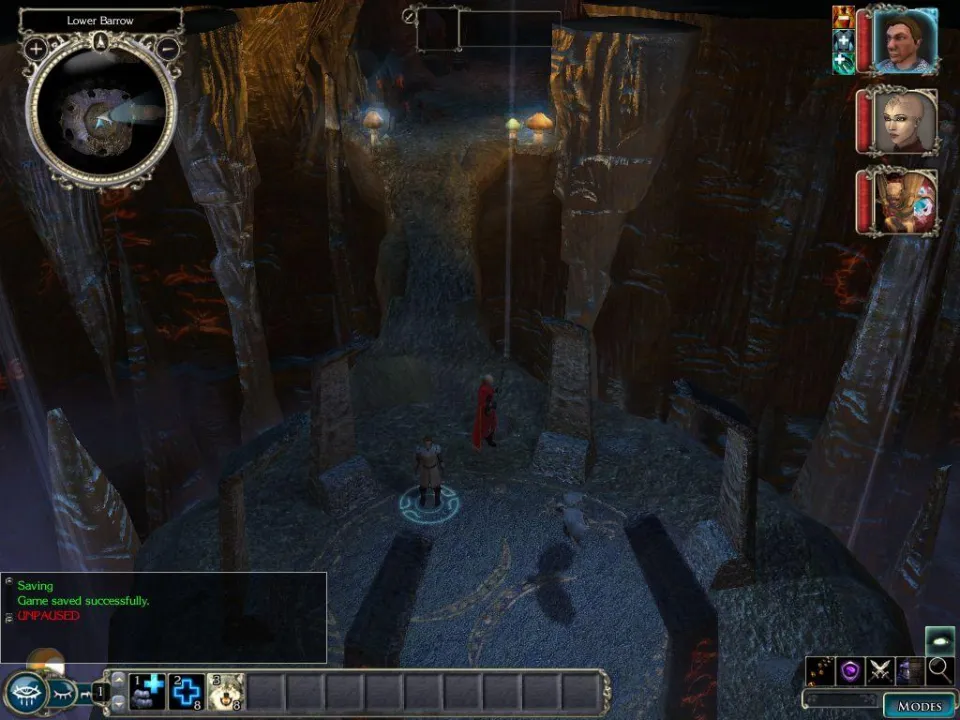Zoom out the minimap with the minus button
The width and height of the screenshot is (960, 720).
click(x=168, y=48)
